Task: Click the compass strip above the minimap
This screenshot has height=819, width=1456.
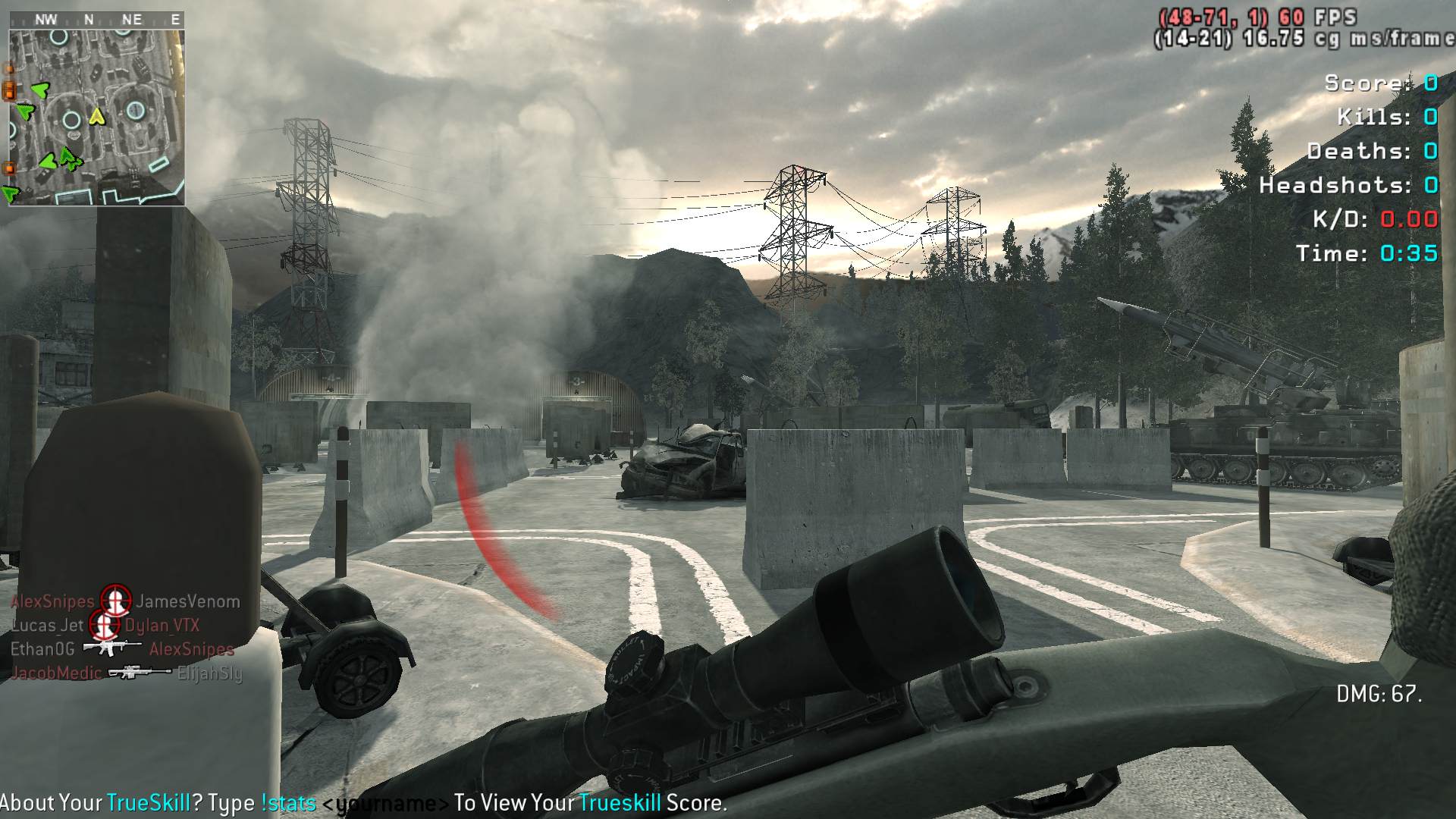Action: [x=96, y=20]
